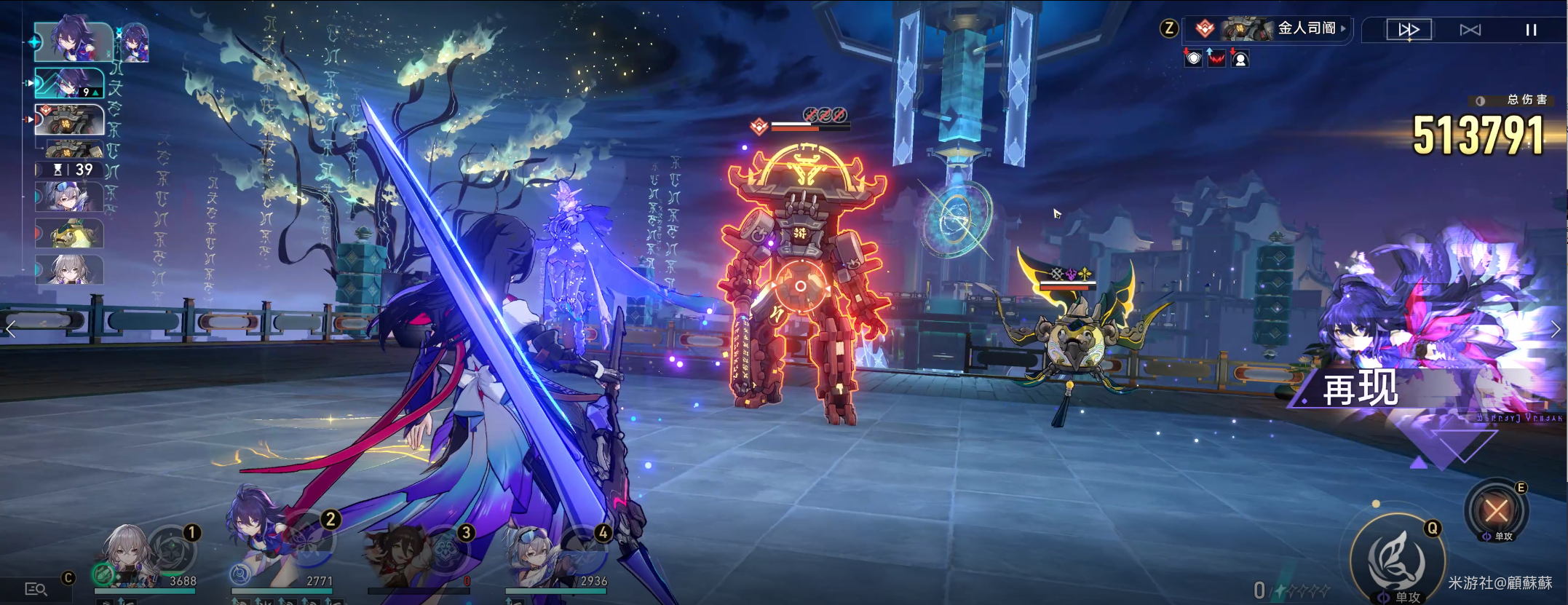1568x605 pixels.
Task: Select the golden robot enemy turn entry
Action: pos(70,119)
